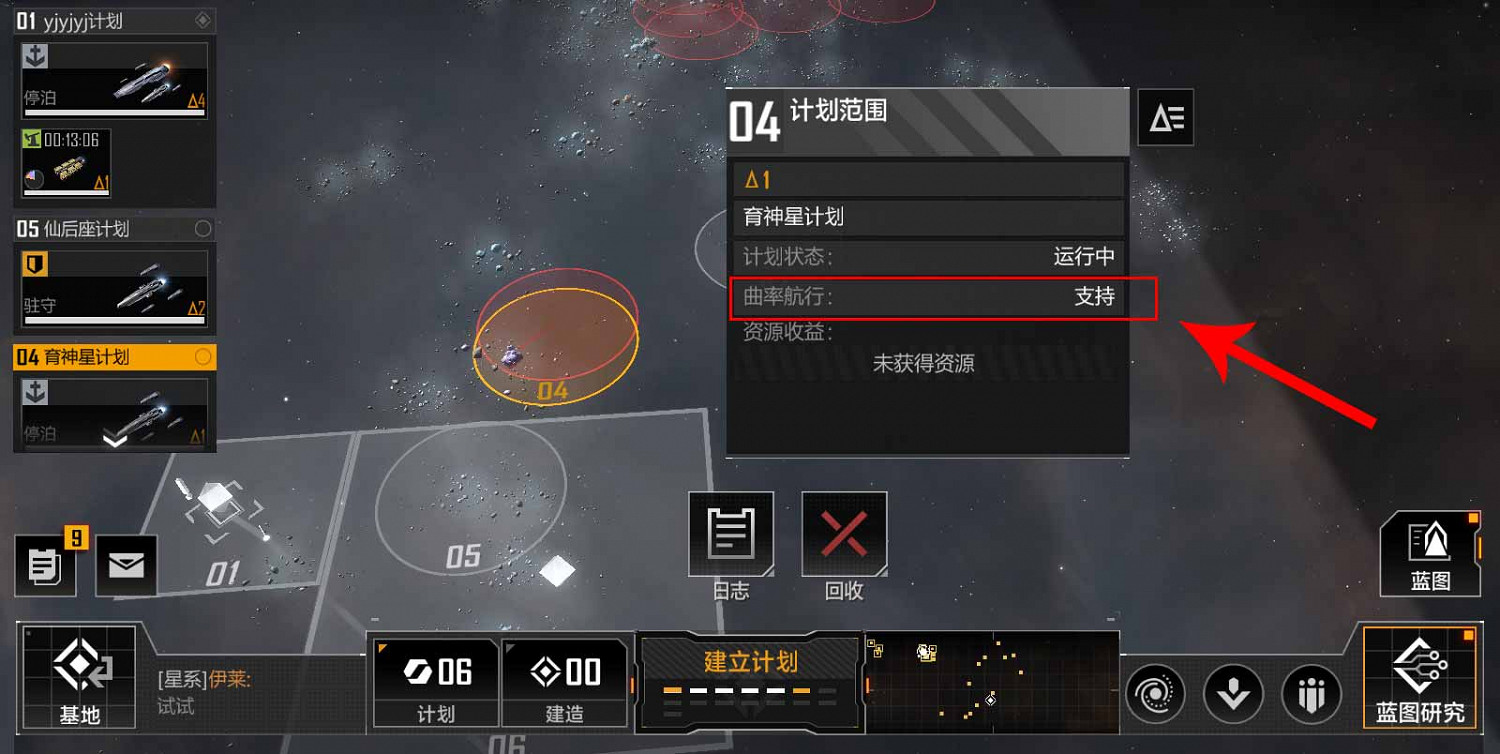The width and height of the screenshot is (1500, 754).
Task: Open the 日志 log panel
Action: pyautogui.click(x=731, y=533)
